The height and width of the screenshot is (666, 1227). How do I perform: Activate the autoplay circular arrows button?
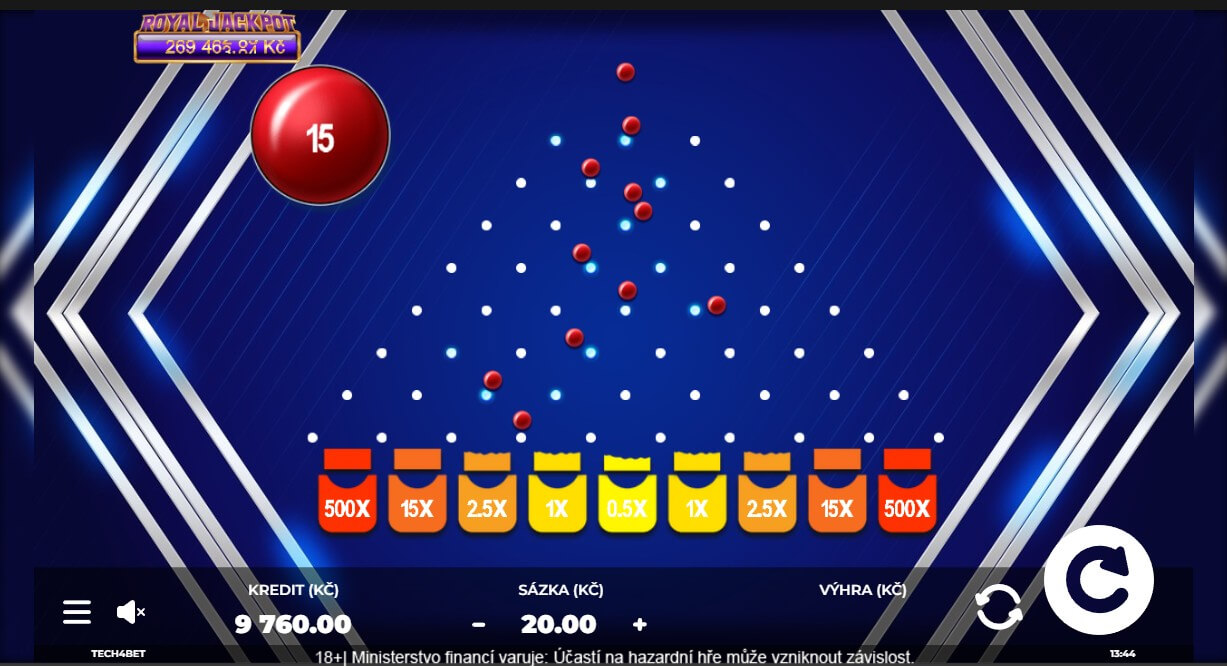point(999,607)
